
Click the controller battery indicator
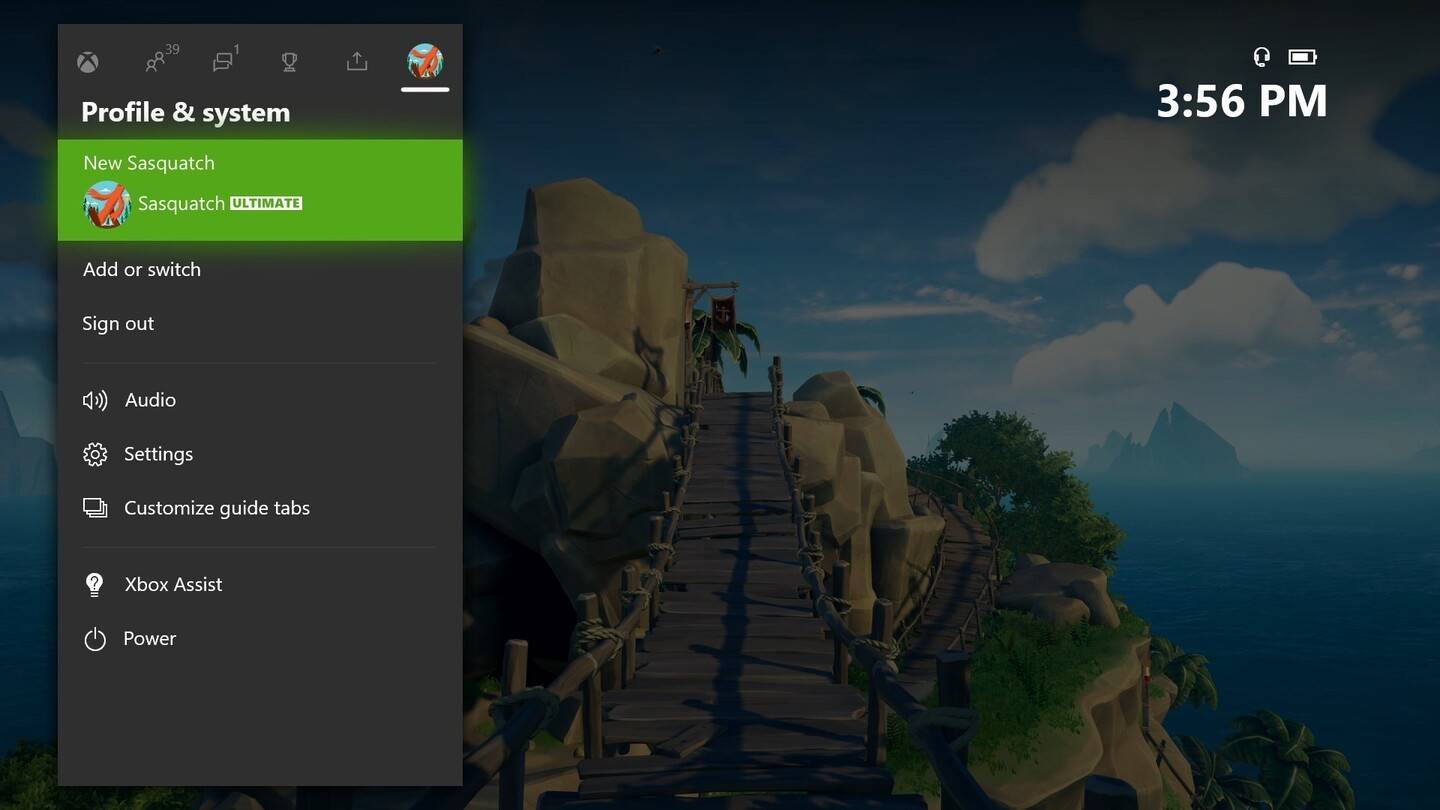tap(1301, 57)
